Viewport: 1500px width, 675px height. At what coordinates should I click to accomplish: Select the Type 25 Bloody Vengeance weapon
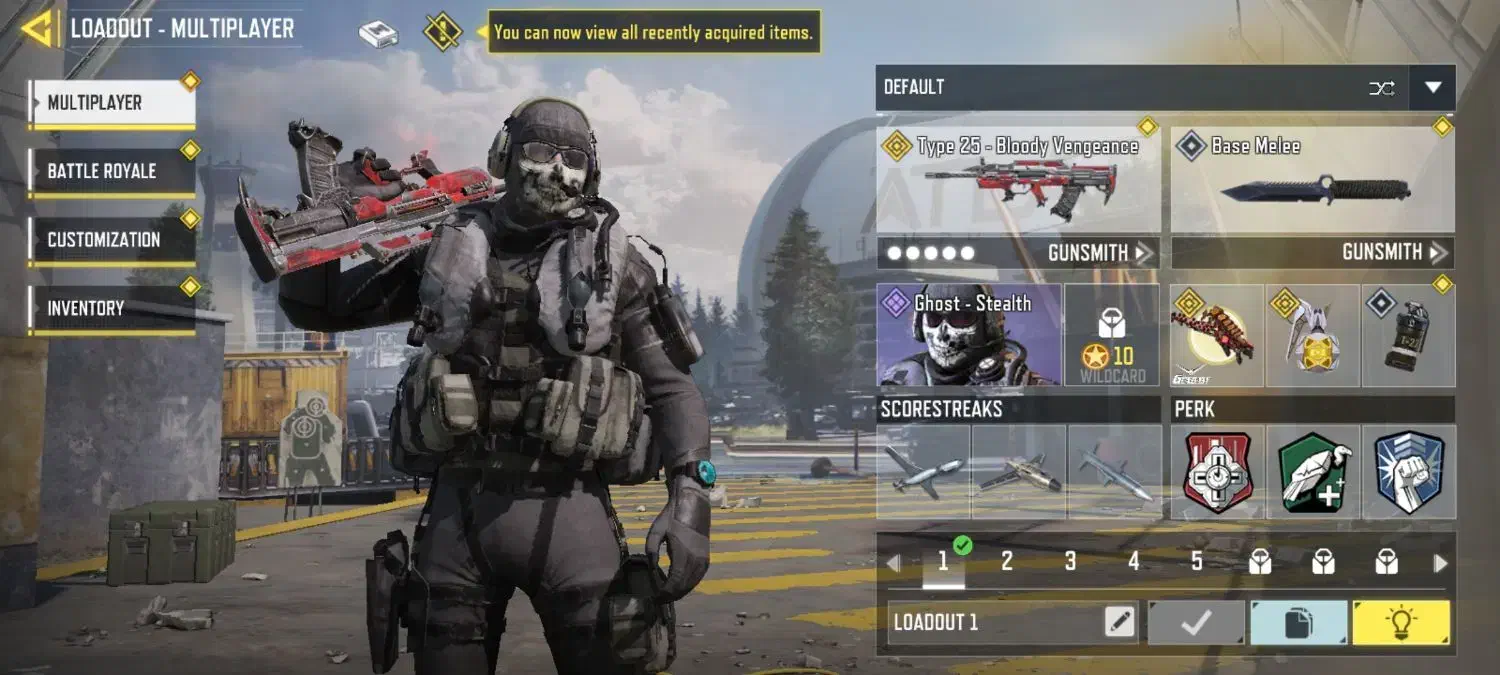coord(1018,181)
